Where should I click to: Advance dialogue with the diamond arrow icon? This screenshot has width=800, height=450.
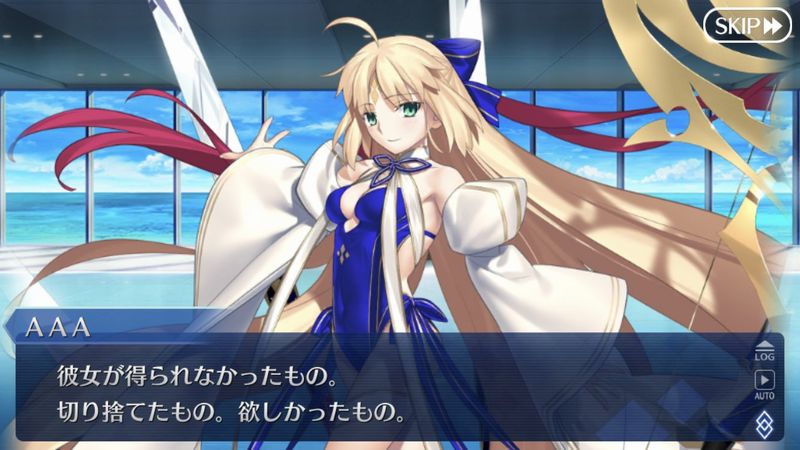[x=765, y=423]
